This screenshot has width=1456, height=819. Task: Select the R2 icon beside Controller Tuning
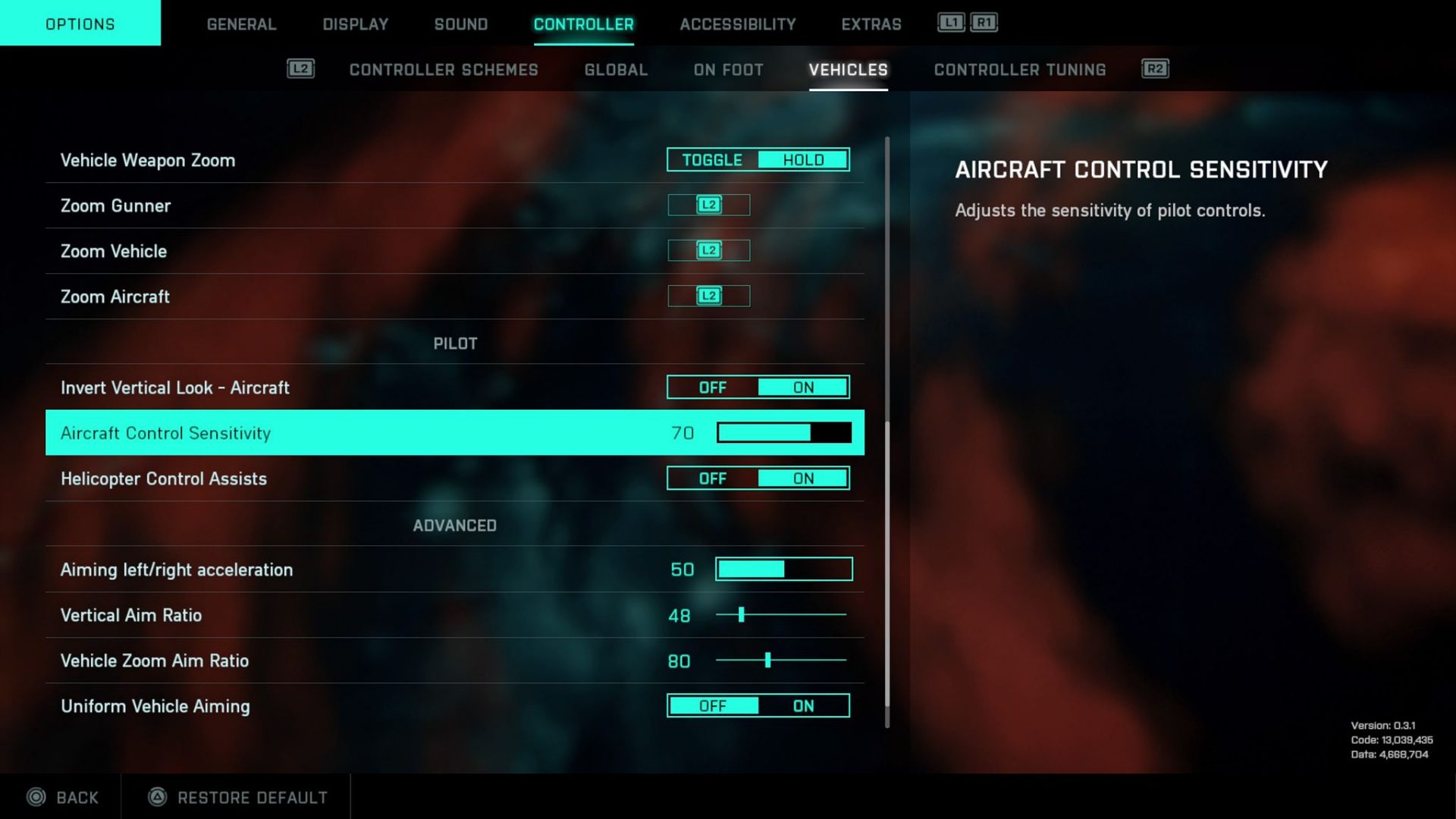(x=1154, y=68)
